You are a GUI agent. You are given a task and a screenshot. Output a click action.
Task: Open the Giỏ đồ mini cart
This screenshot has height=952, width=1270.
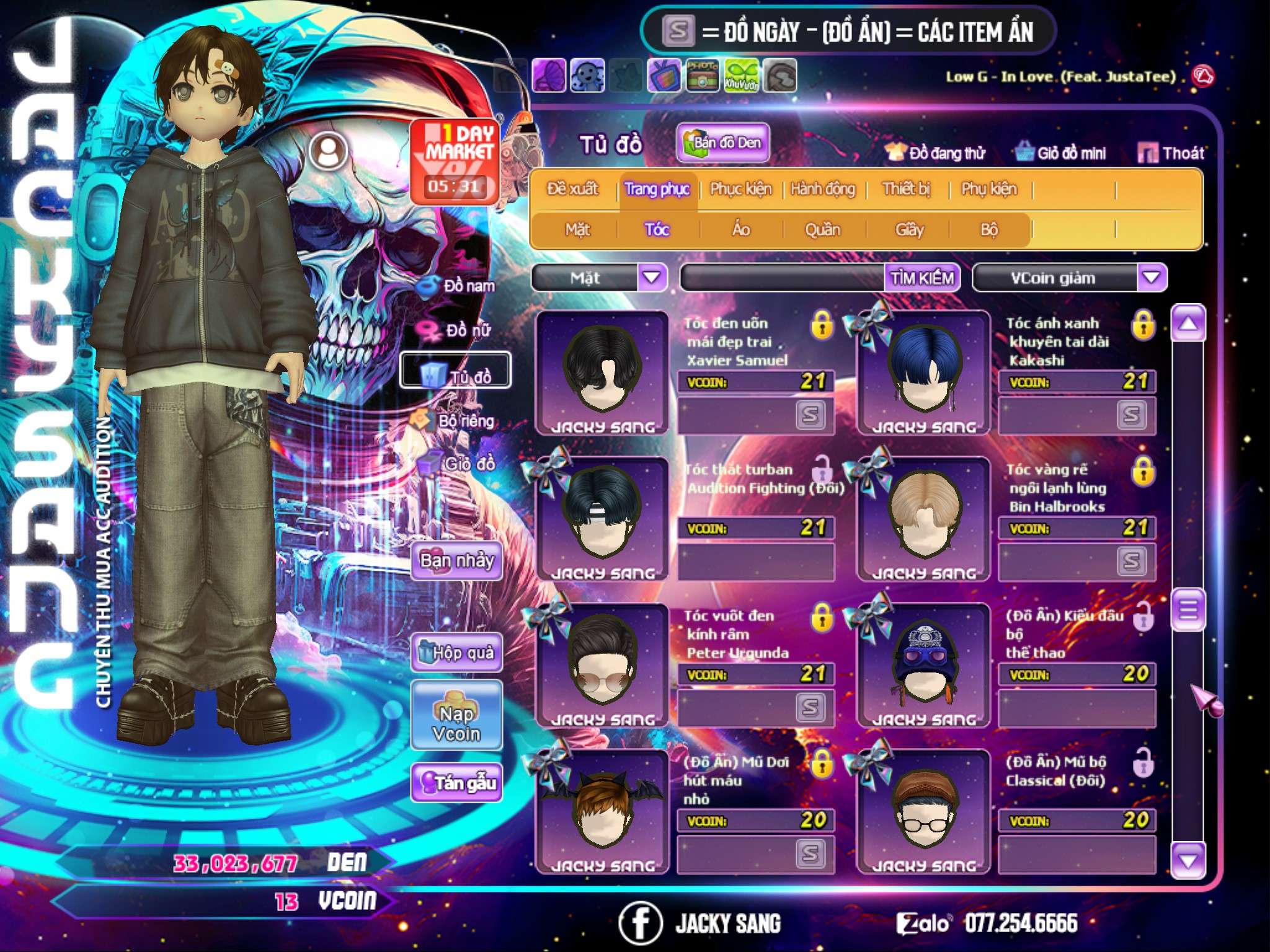(x=1061, y=153)
